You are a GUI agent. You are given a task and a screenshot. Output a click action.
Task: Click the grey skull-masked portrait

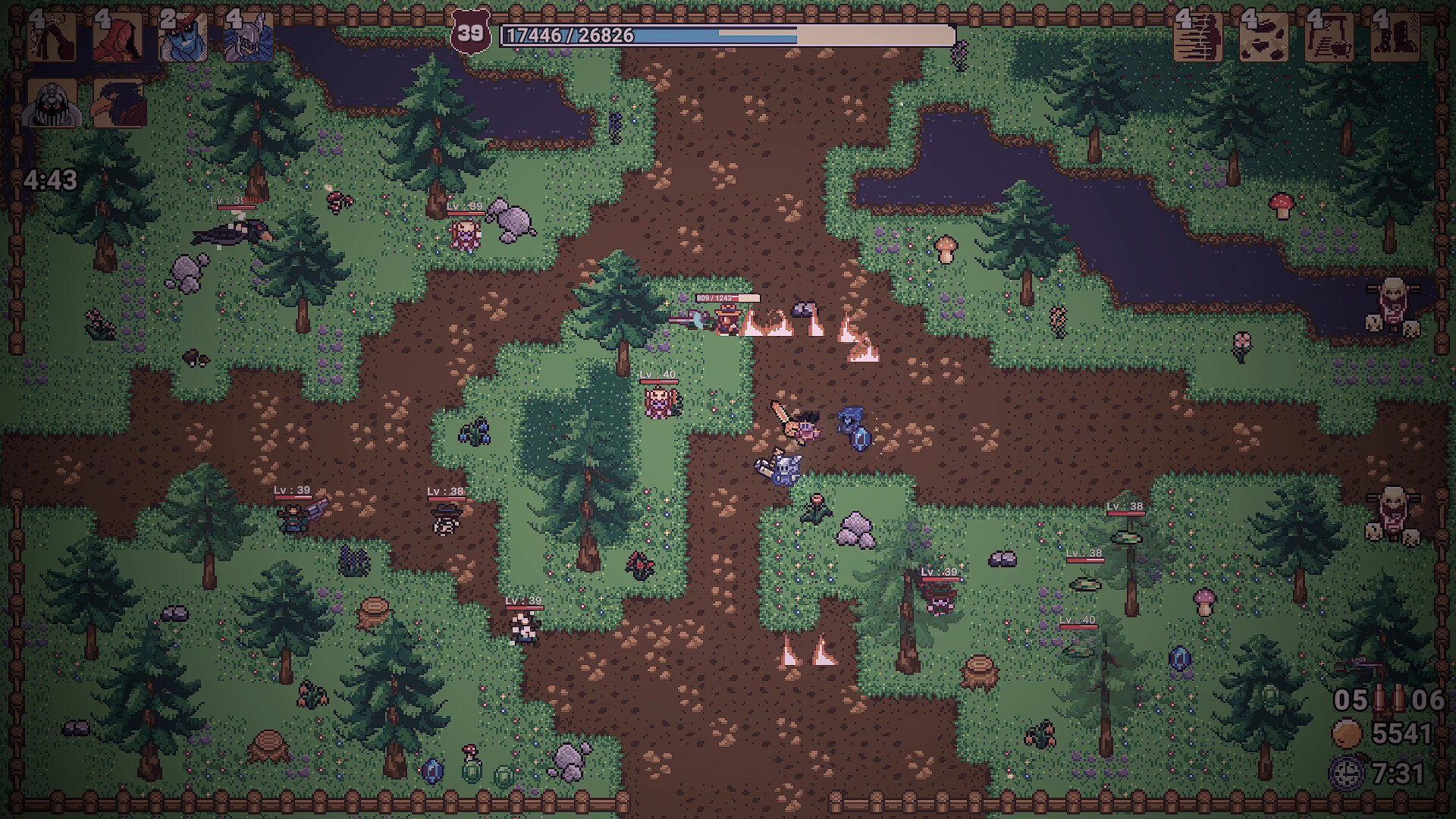tap(52, 102)
